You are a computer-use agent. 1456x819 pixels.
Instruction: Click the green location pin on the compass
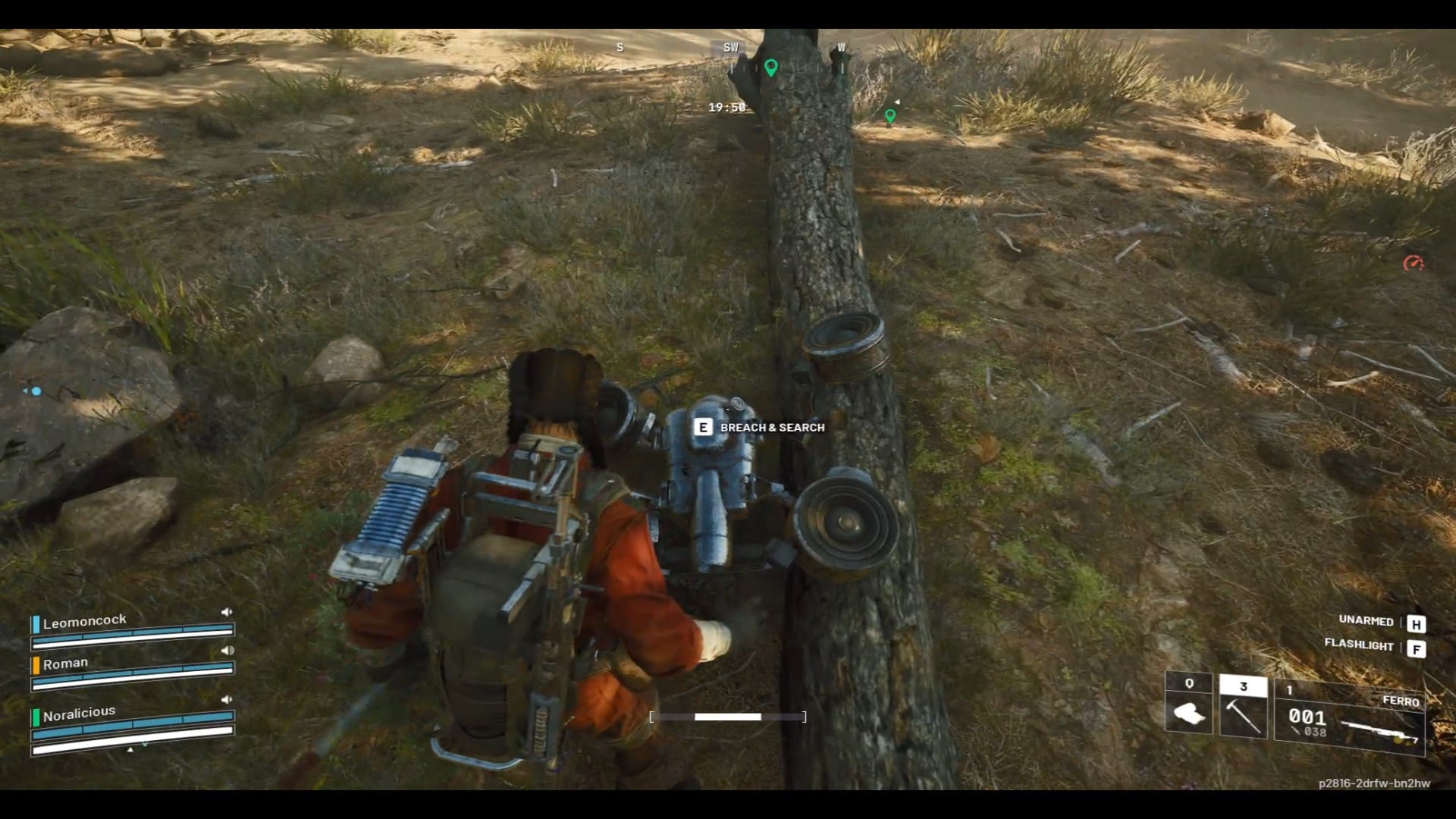point(771,68)
